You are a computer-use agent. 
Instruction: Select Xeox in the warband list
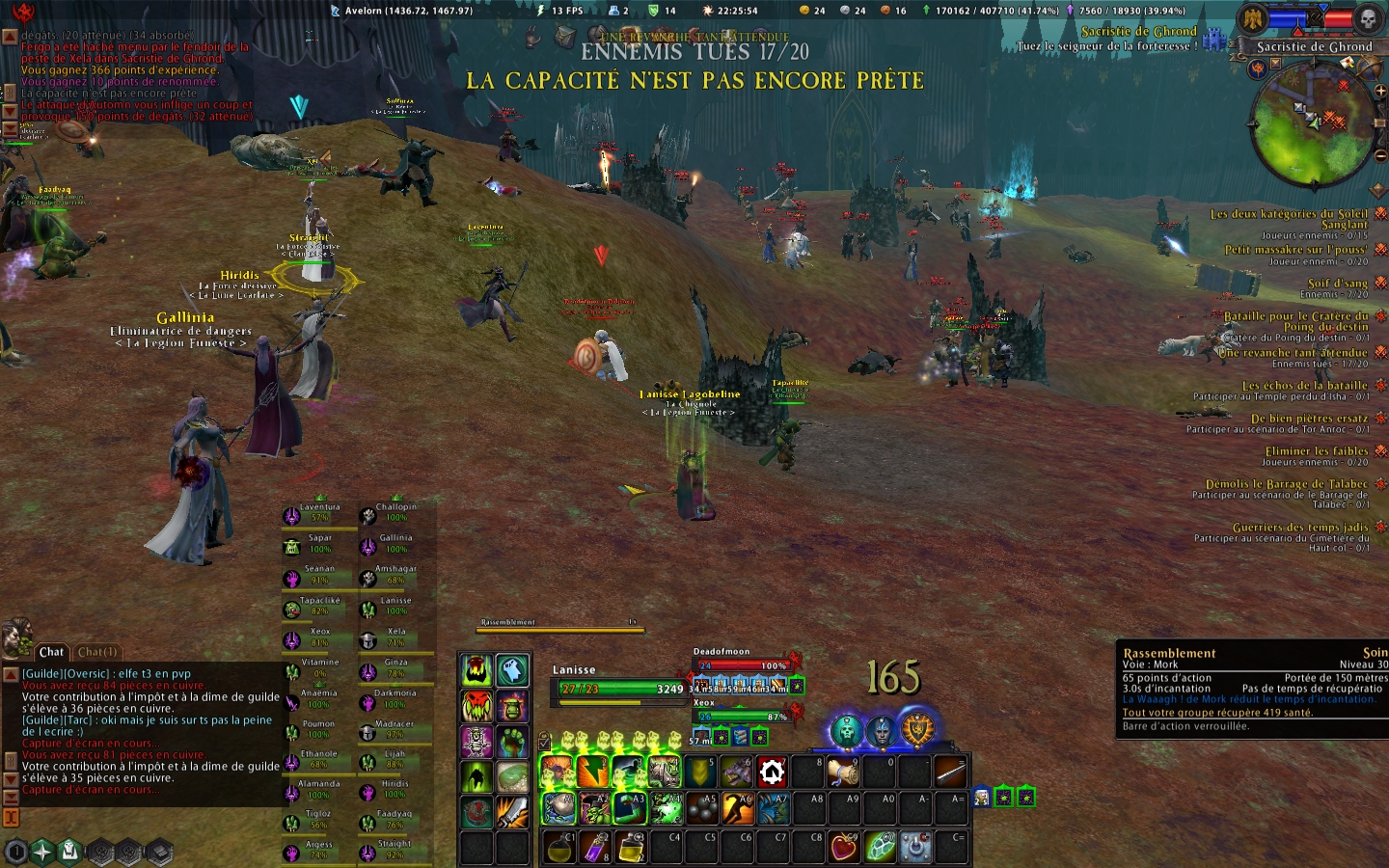[318, 637]
